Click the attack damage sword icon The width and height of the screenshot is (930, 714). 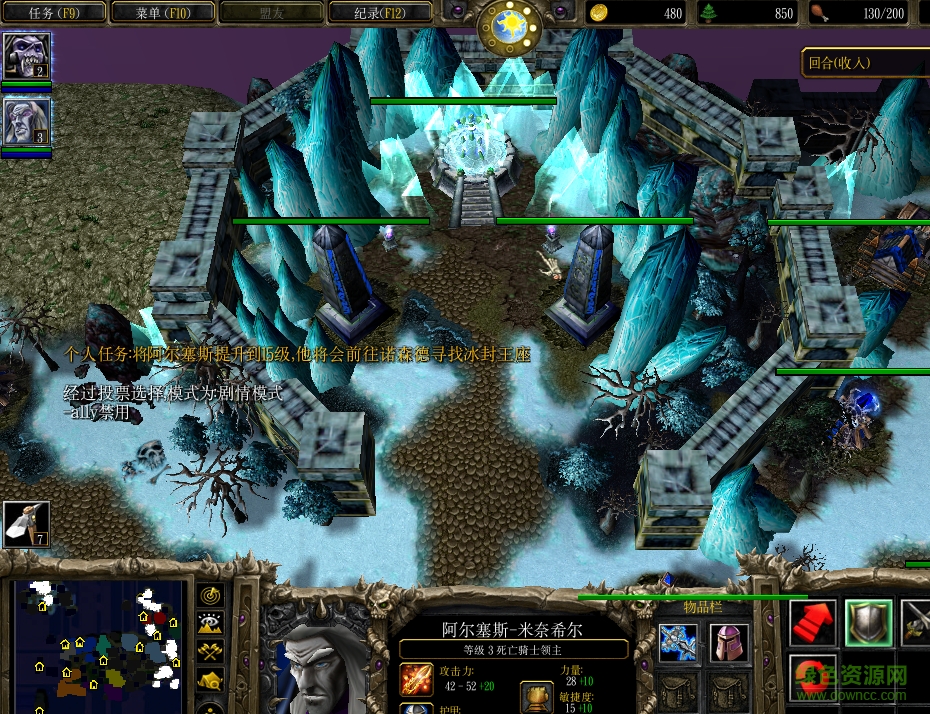(416, 680)
